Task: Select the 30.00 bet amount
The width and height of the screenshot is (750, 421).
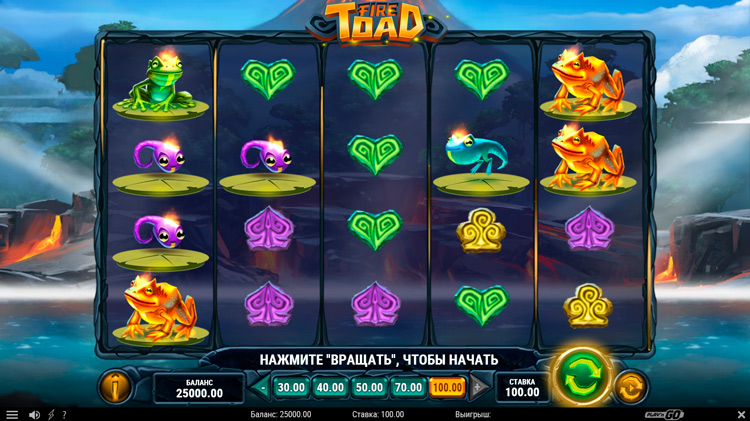Action: pyautogui.click(x=291, y=387)
